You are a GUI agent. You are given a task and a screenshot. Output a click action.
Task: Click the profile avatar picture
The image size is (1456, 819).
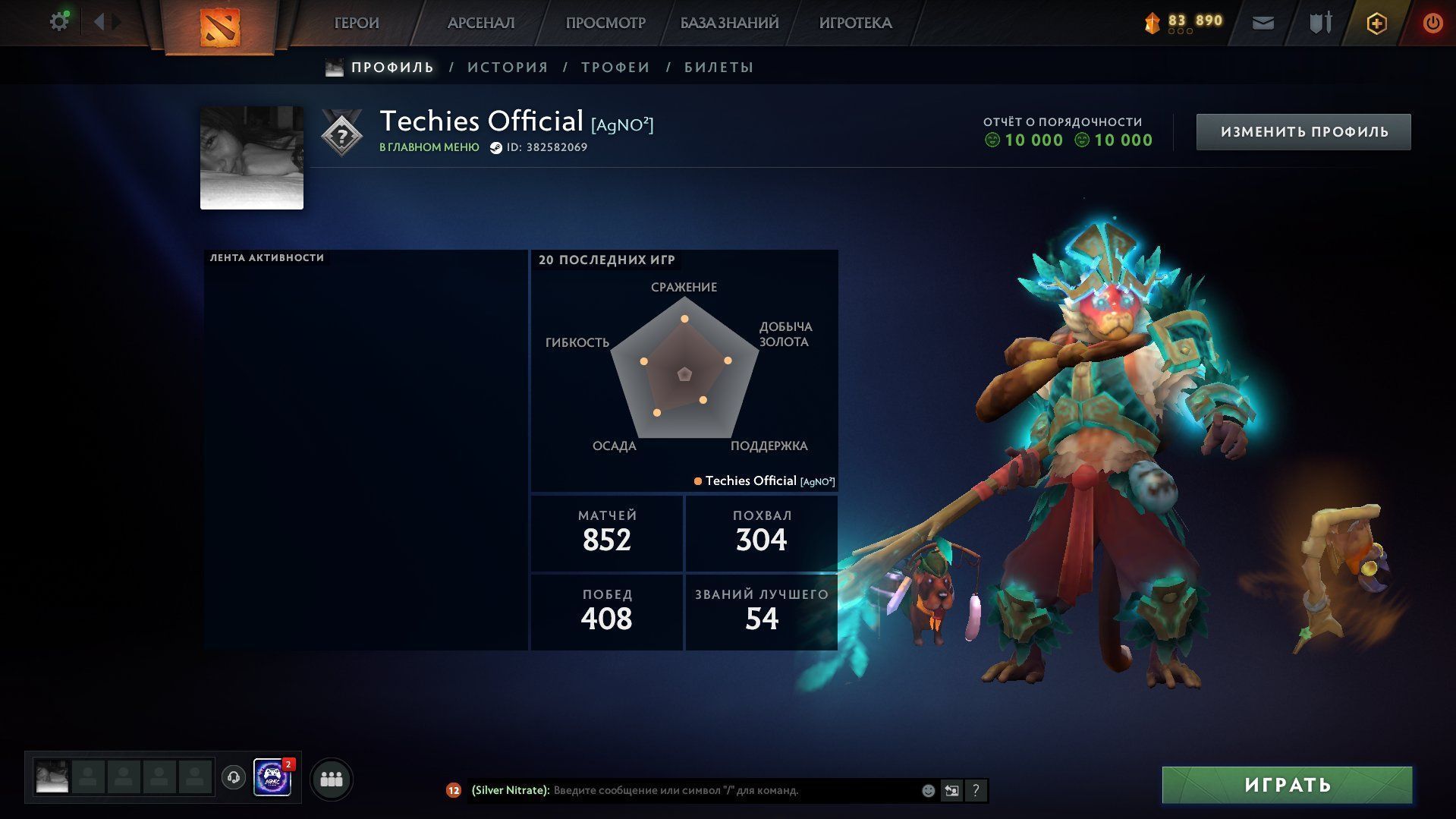(x=252, y=158)
